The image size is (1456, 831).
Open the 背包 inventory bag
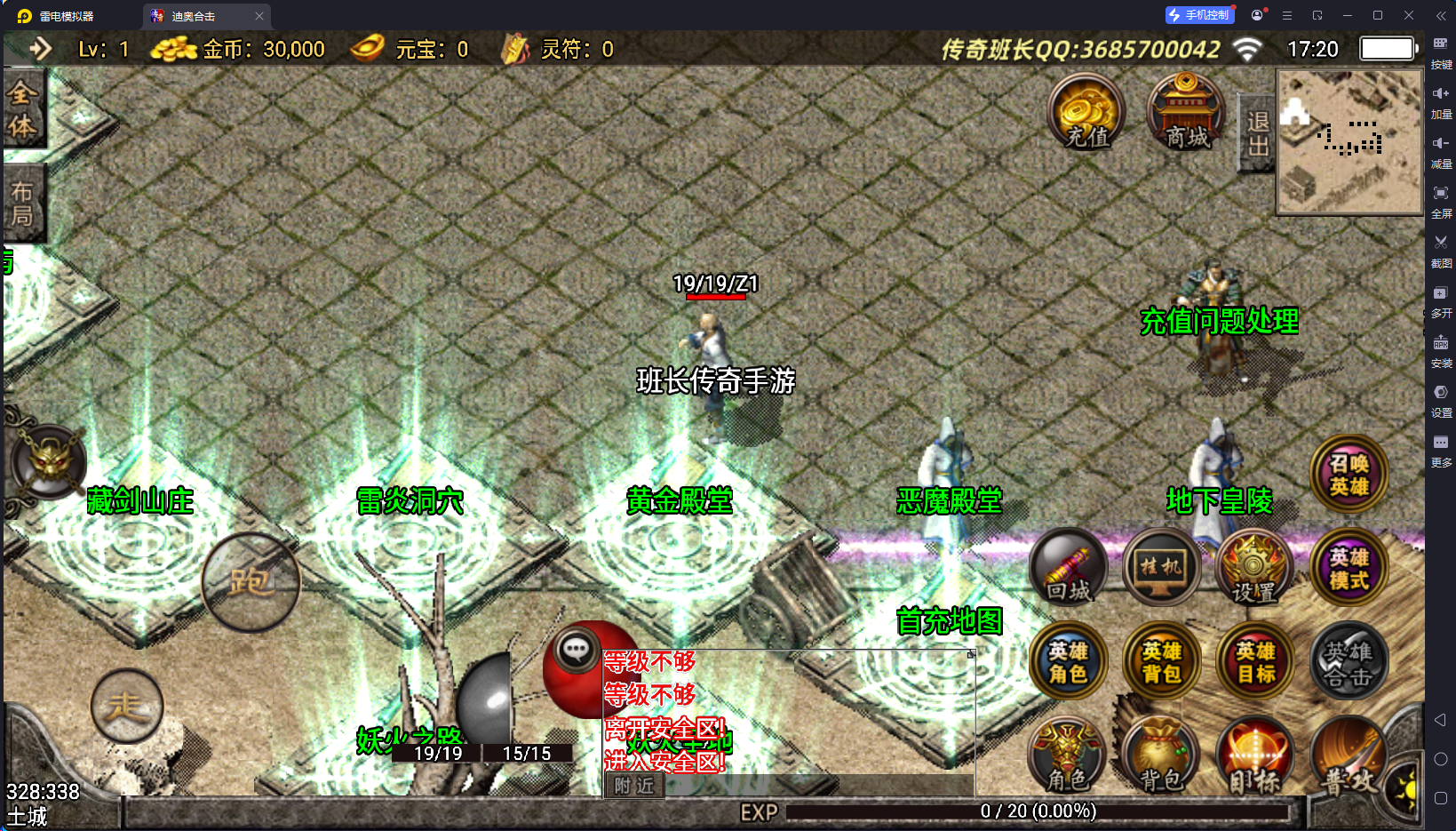pyautogui.click(x=1161, y=756)
